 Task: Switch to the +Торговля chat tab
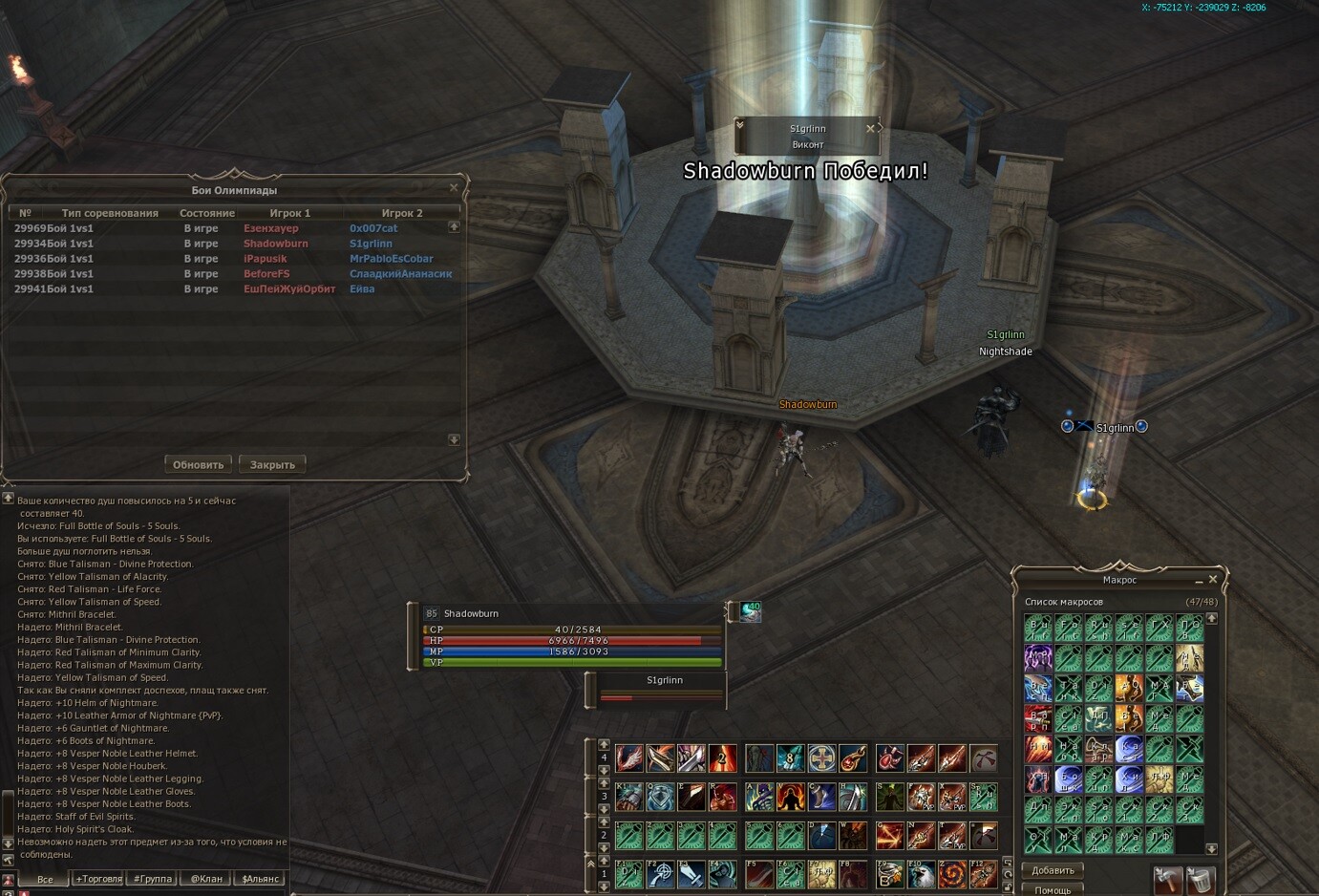(x=98, y=879)
